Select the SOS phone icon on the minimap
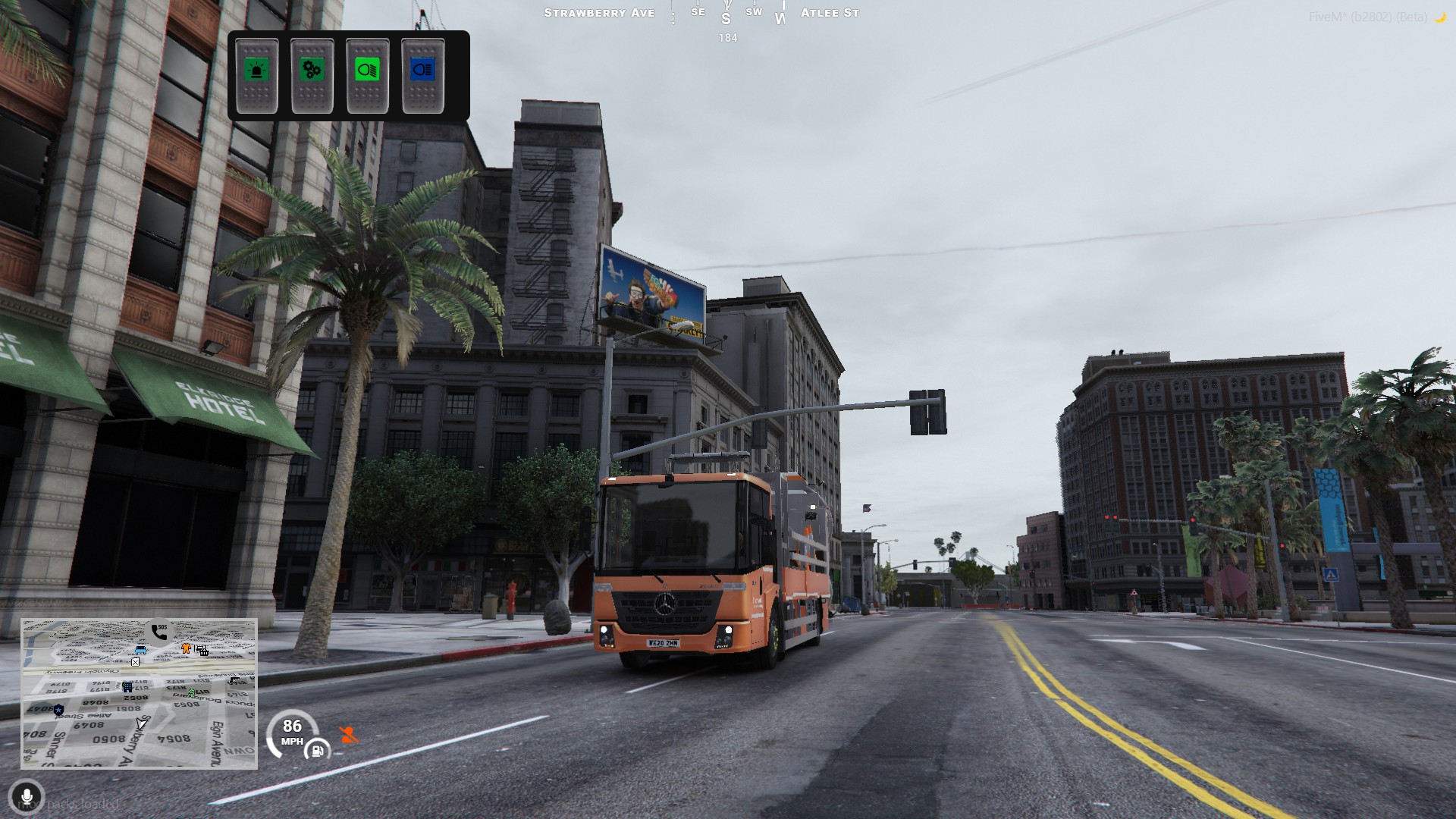 159,632
